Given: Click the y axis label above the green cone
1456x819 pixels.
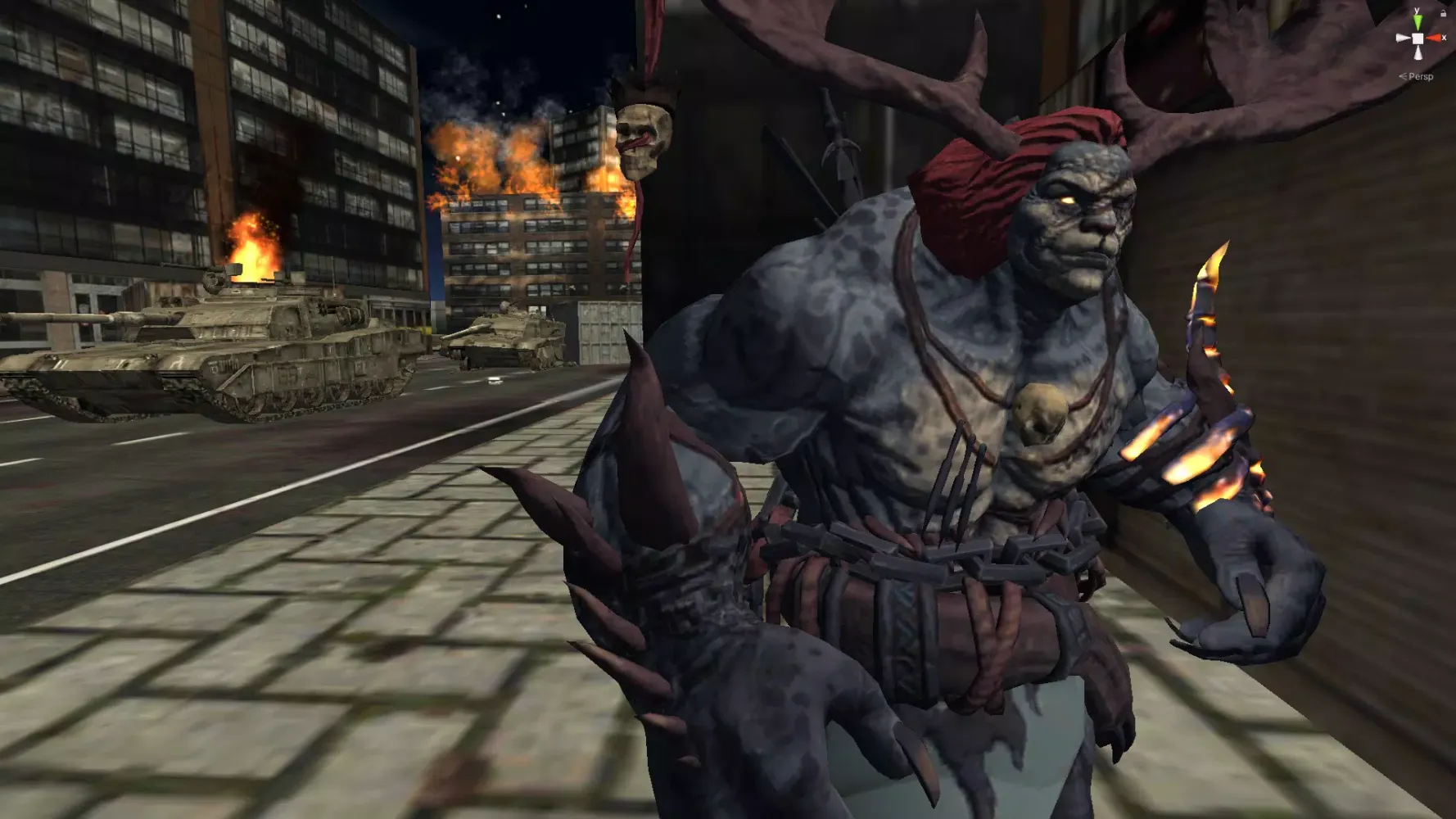Looking at the screenshot, I should (x=1417, y=10).
